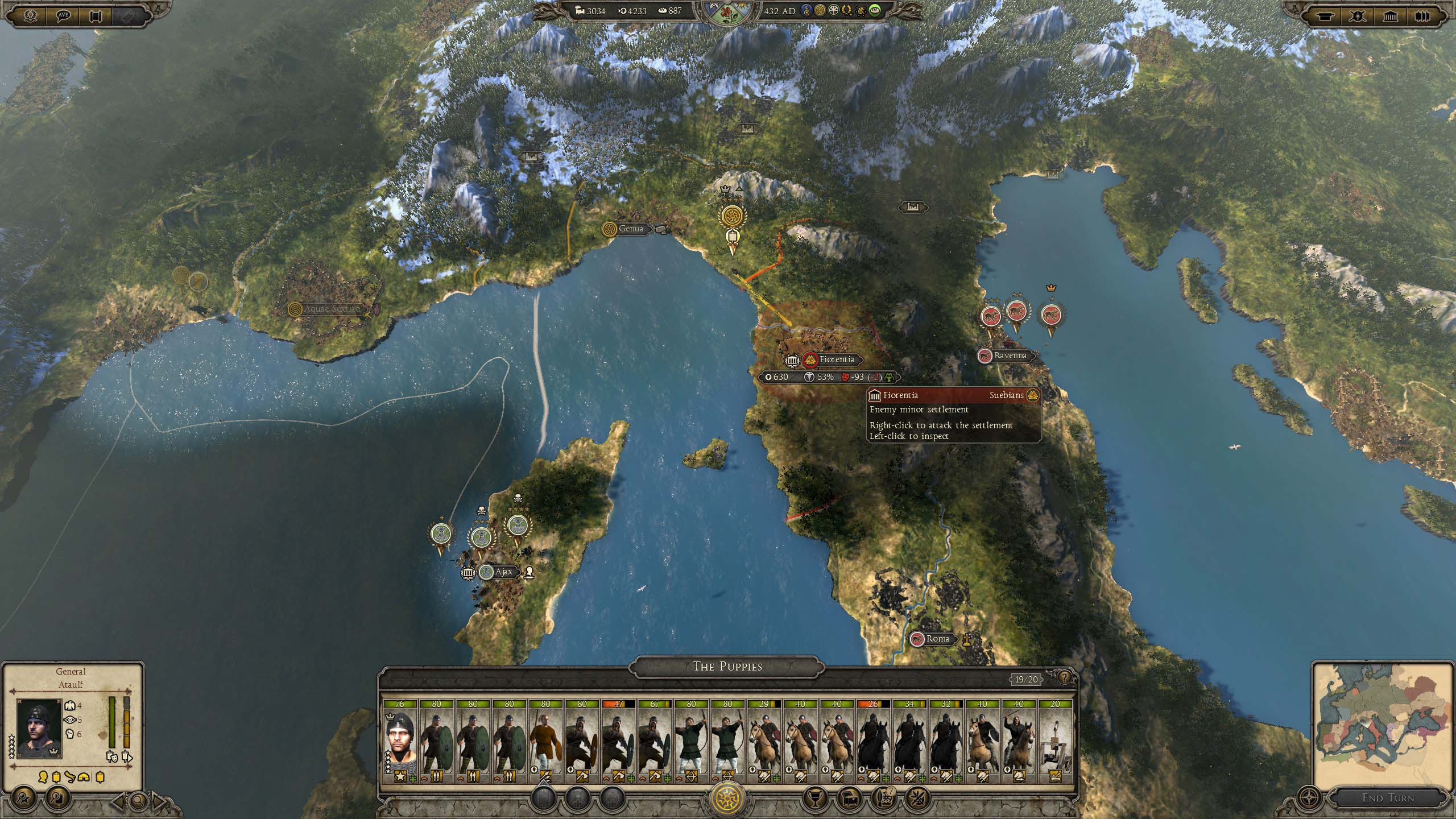Viewport: 1456px width, 819px height.
Task: Select the Genua settlement label
Action: tap(630, 229)
